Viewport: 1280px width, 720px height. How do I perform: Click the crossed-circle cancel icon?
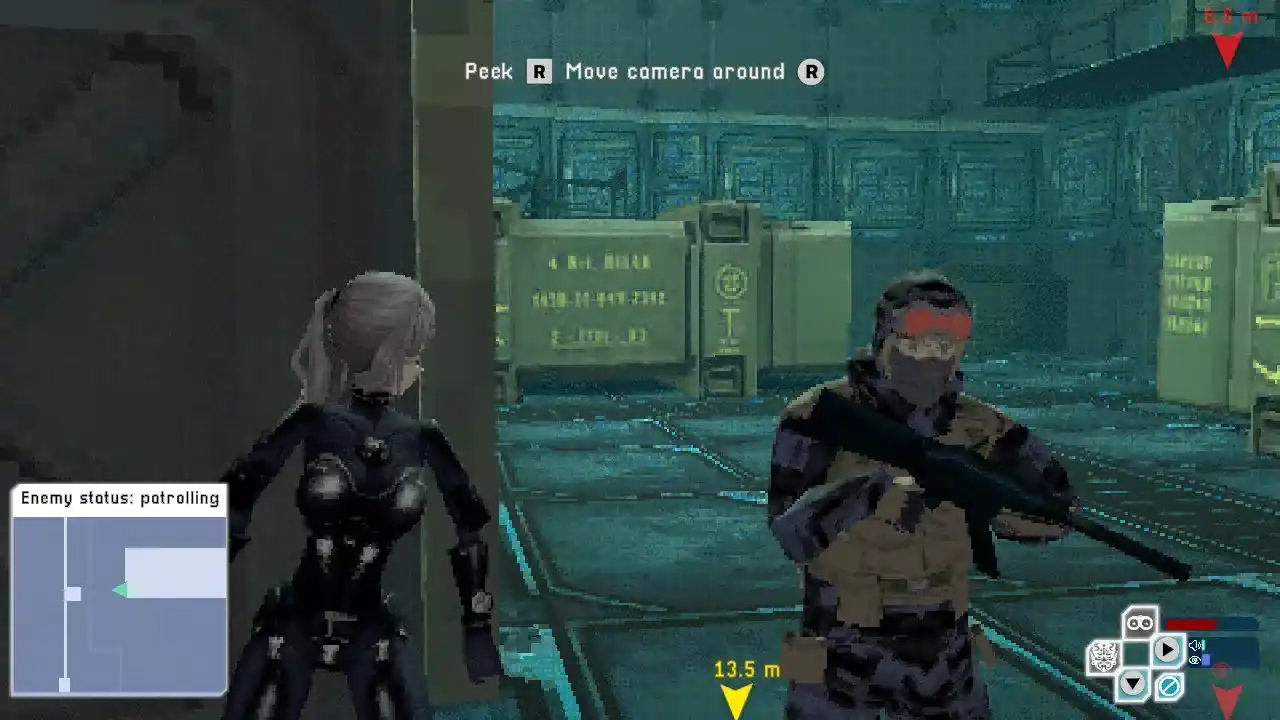coord(1168,687)
